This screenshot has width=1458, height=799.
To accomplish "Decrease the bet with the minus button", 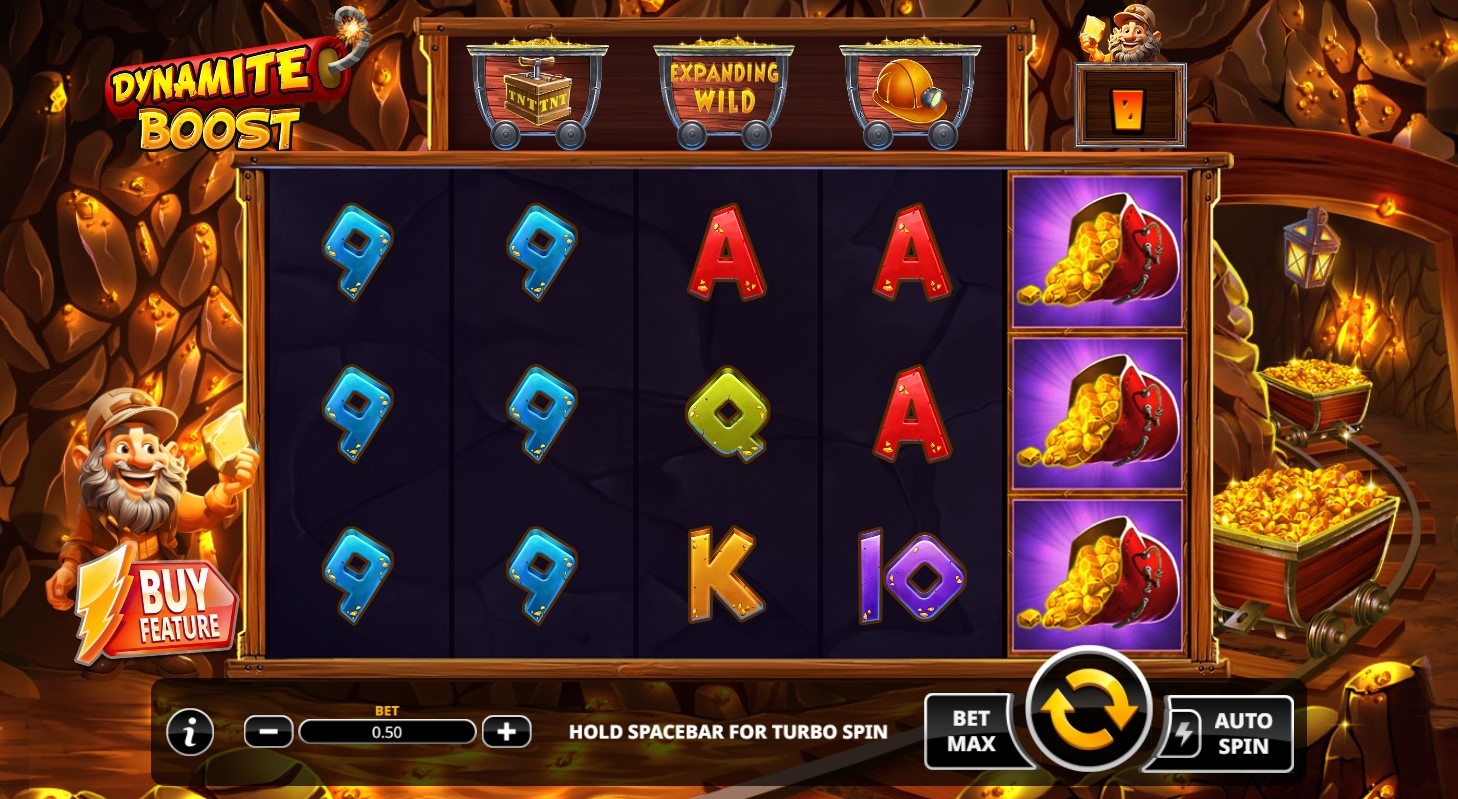I will point(268,732).
